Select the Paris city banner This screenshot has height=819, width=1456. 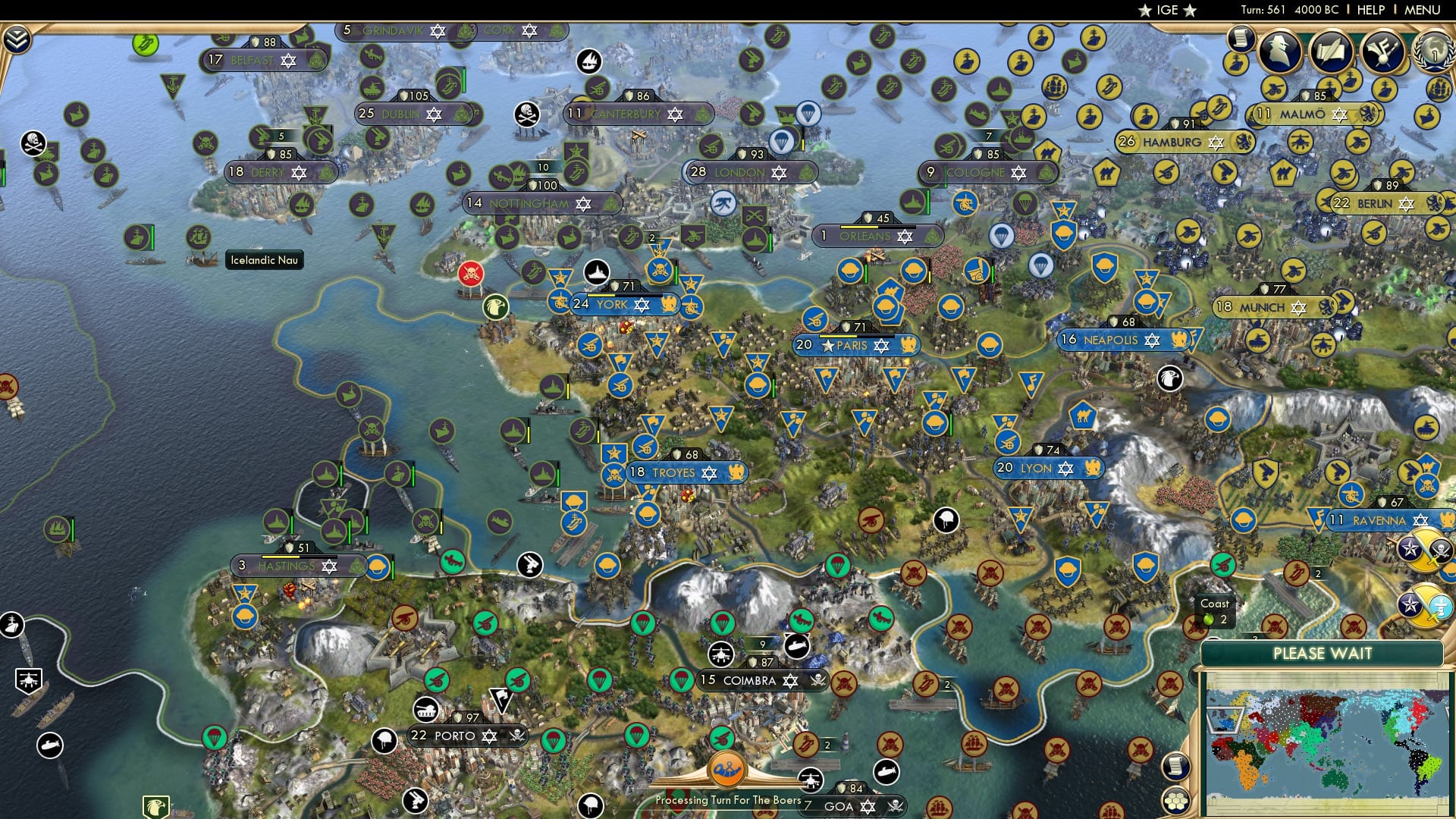[x=856, y=345]
